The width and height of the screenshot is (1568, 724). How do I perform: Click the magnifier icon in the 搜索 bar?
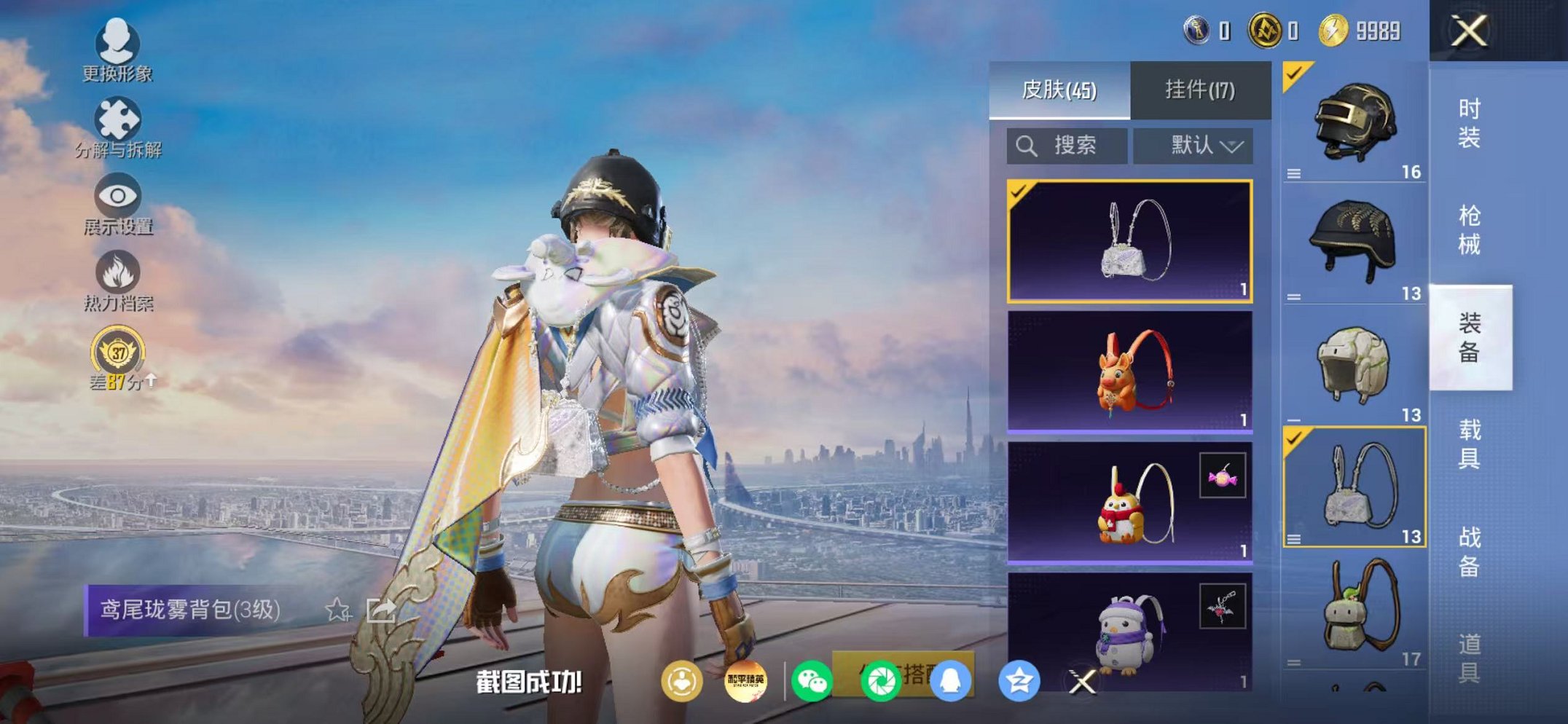point(1029,145)
